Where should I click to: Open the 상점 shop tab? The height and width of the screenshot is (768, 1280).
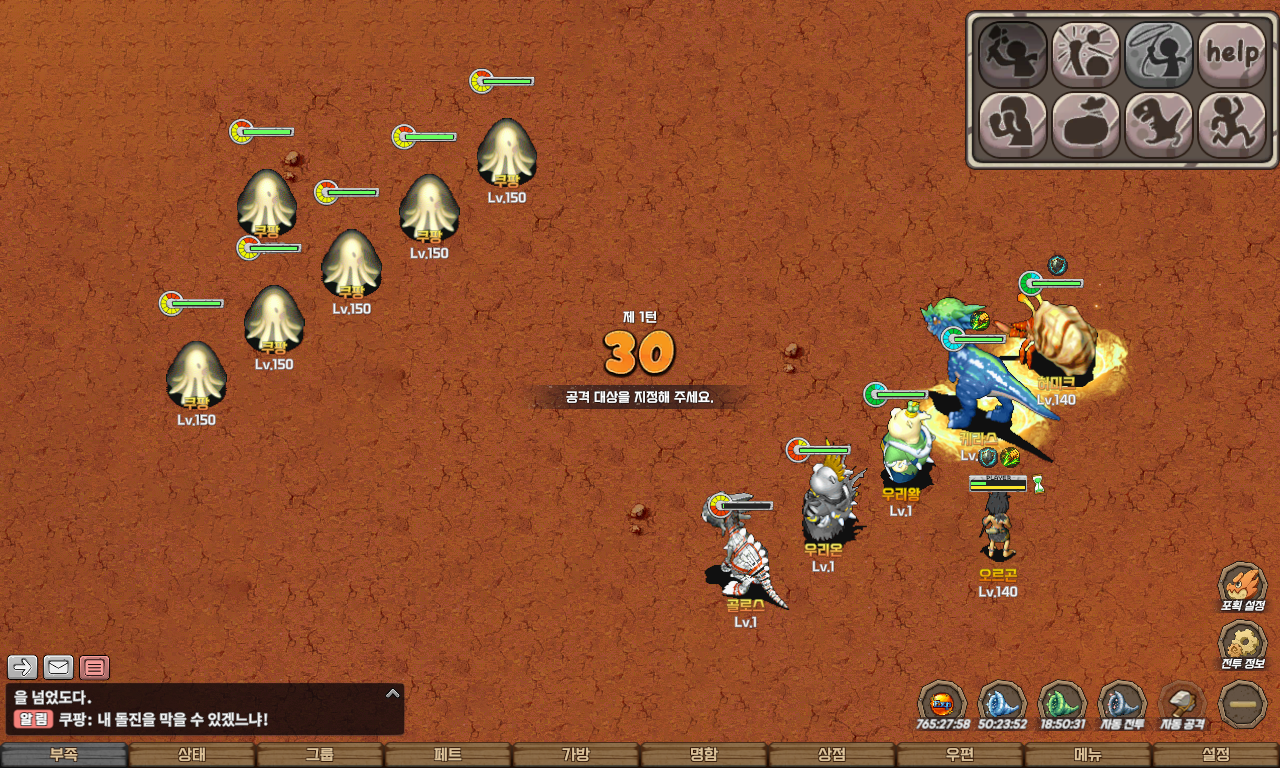tap(832, 755)
